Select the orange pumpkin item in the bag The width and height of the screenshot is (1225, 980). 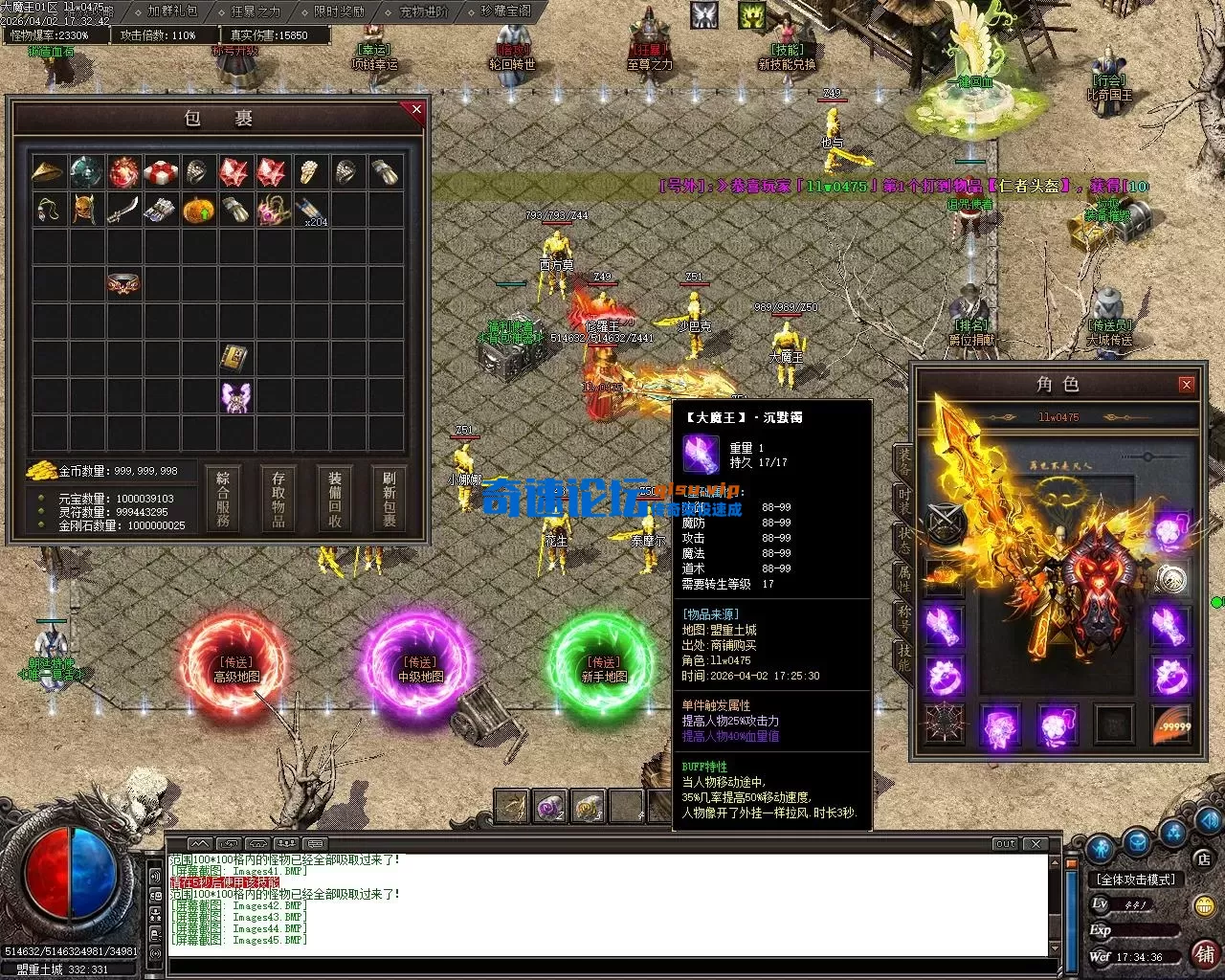(x=197, y=210)
